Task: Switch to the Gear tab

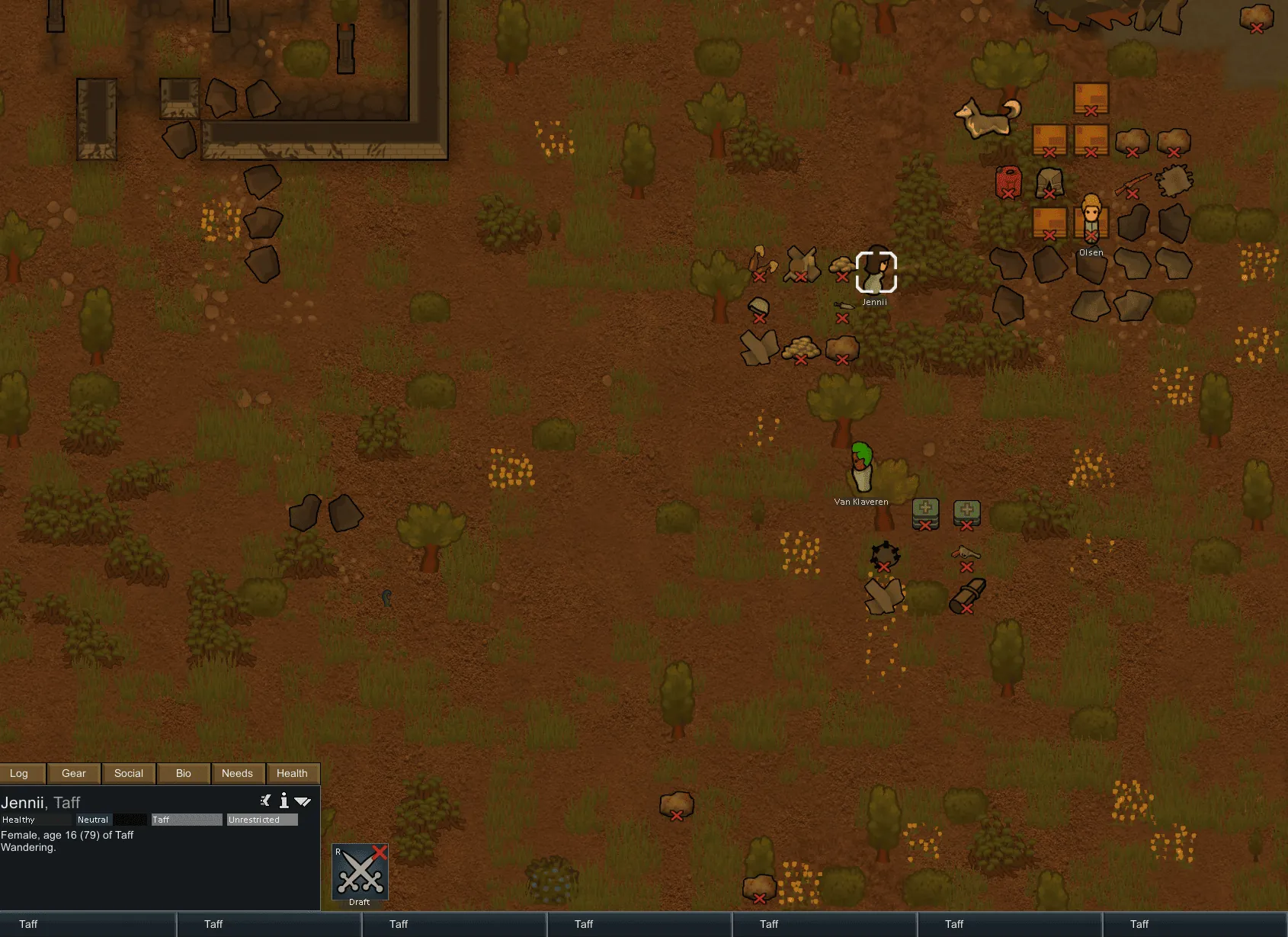Action: (x=74, y=773)
